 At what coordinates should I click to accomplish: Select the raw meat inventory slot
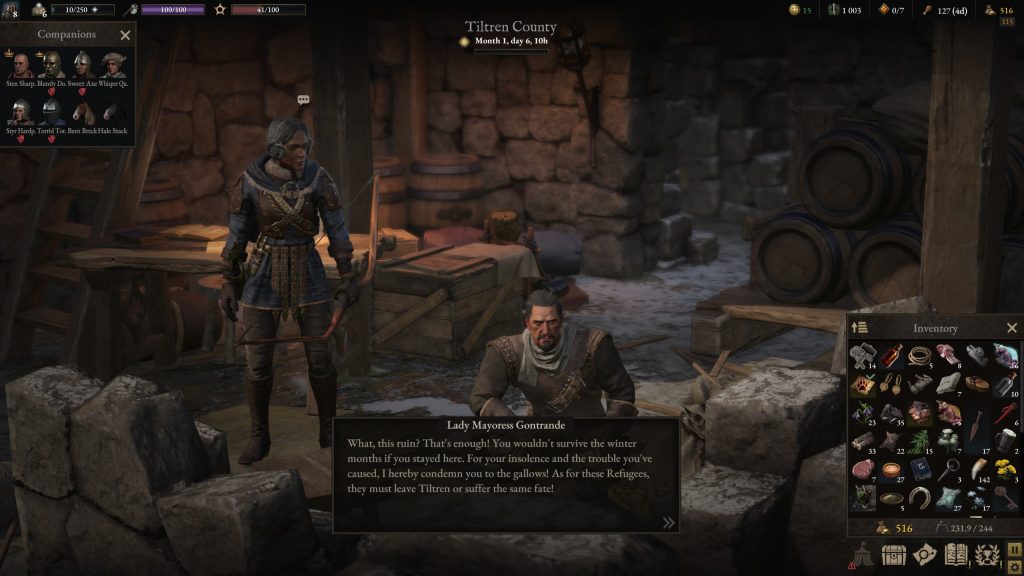864,467
